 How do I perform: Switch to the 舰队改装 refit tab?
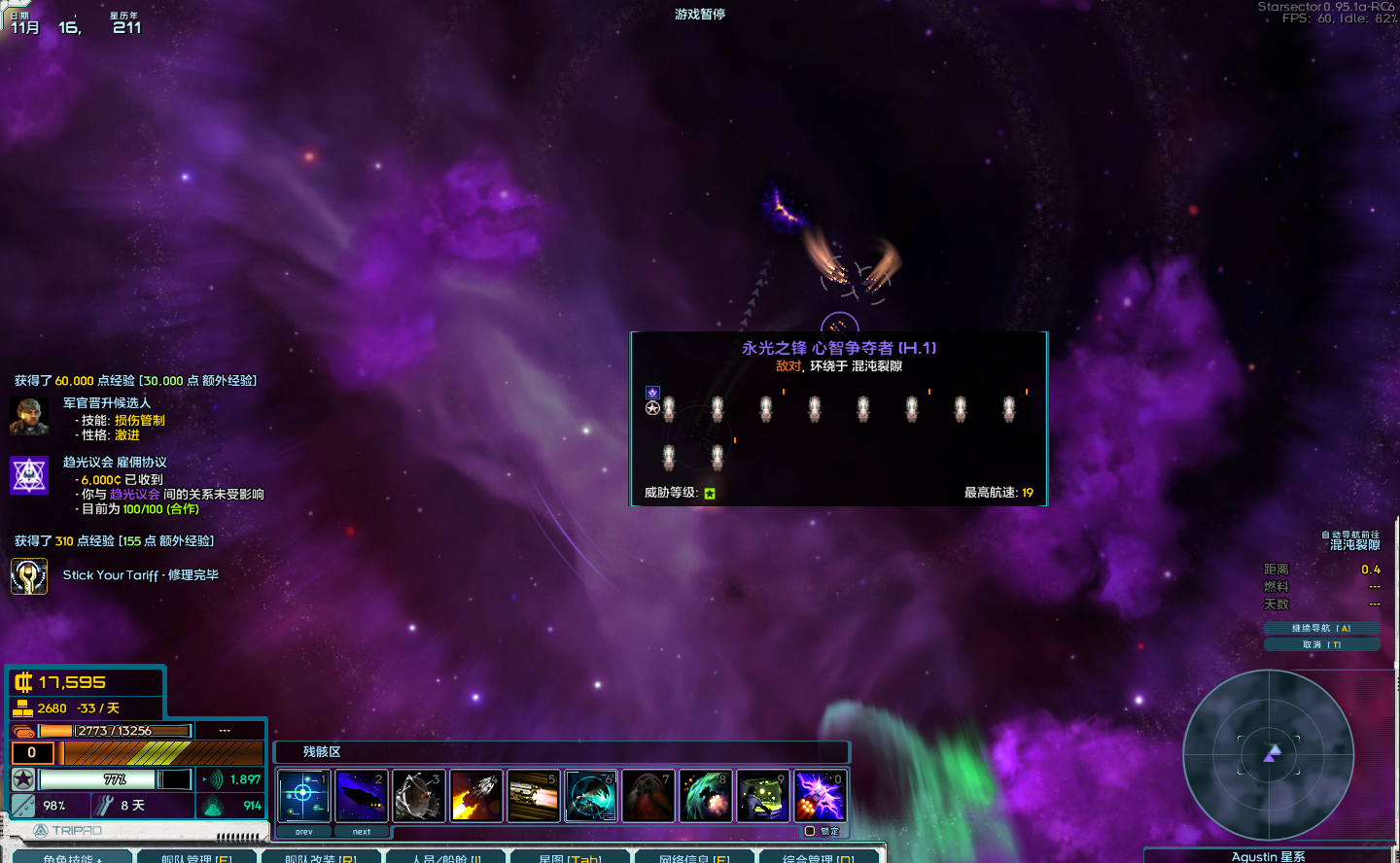320,857
